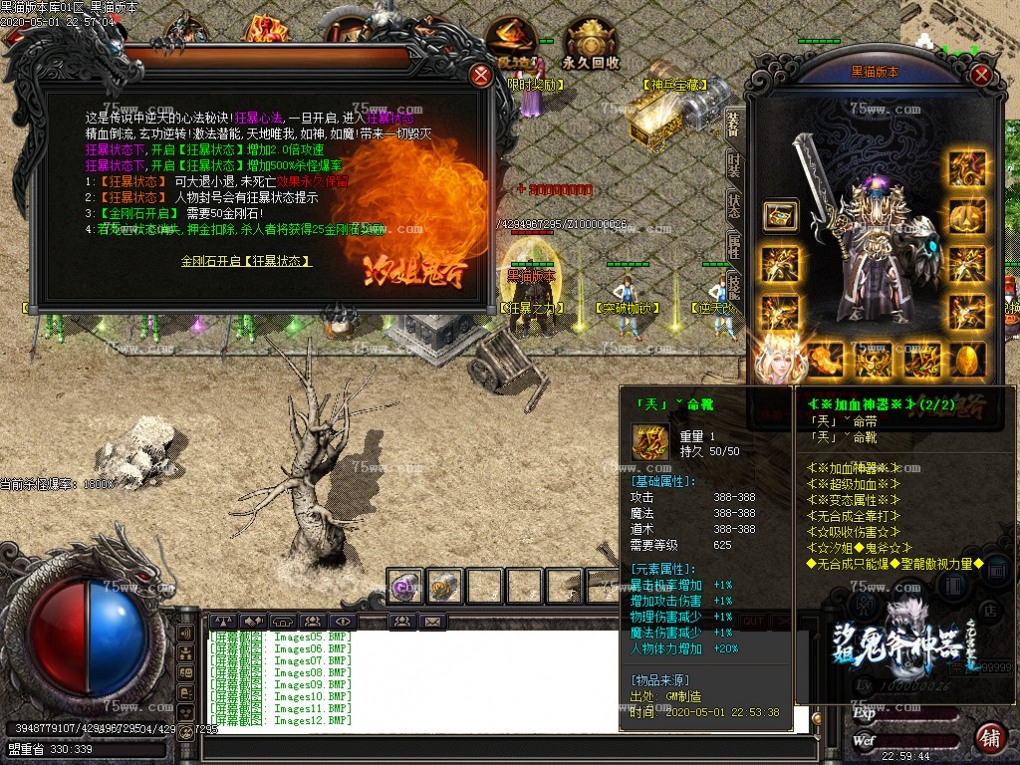Open the 锻造 forging icon
The width and height of the screenshot is (1020, 765).
tap(510, 45)
